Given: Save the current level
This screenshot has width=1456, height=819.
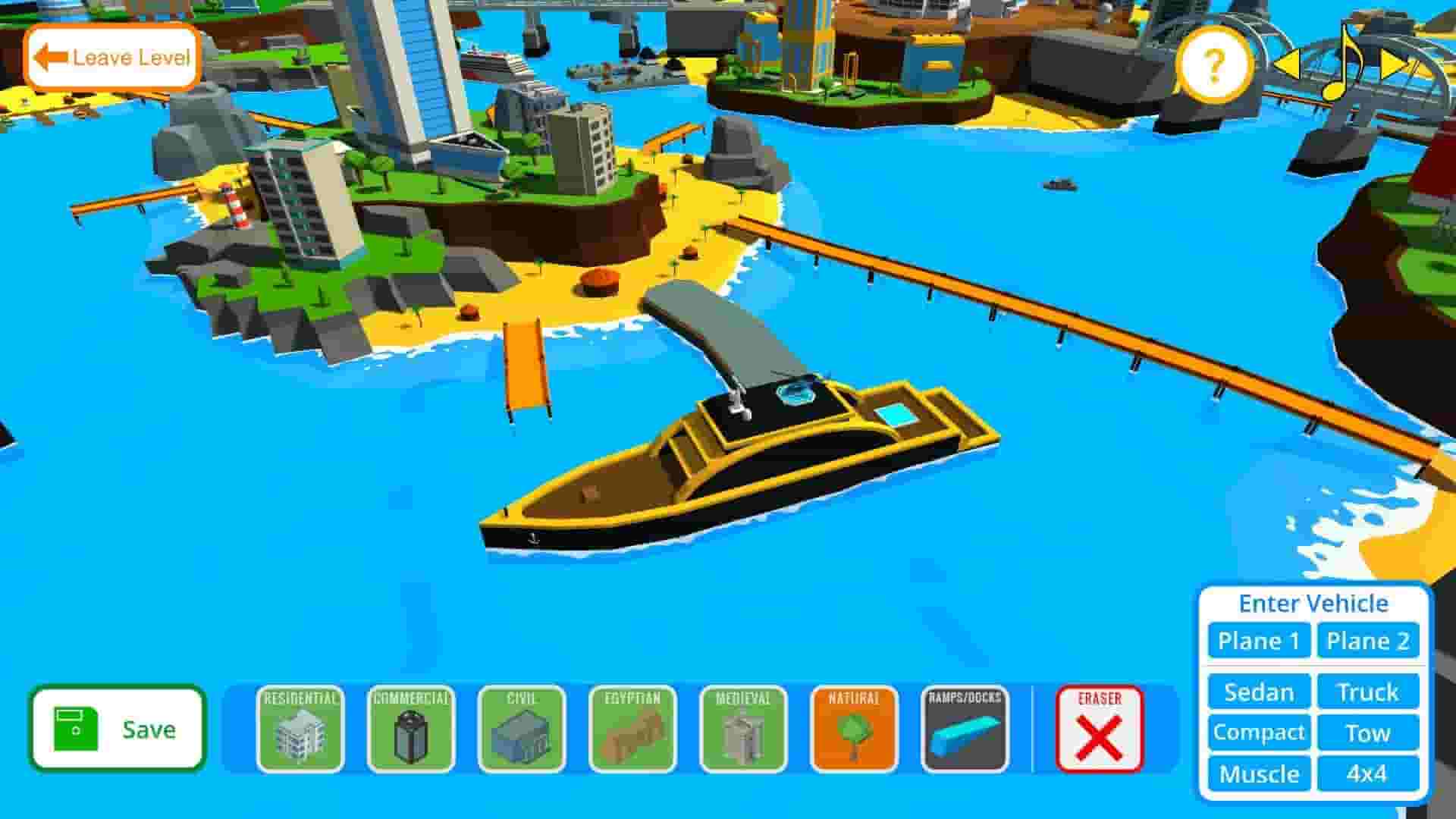Looking at the screenshot, I should coord(120,730).
